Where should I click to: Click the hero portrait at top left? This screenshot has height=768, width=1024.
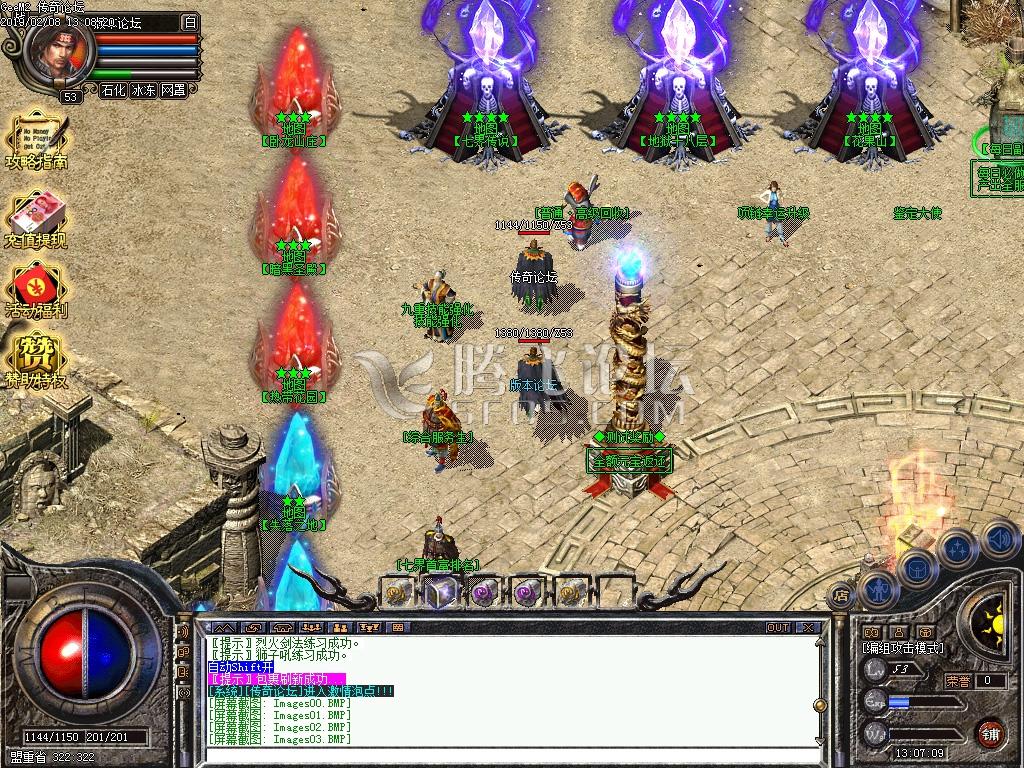[60, 50]
